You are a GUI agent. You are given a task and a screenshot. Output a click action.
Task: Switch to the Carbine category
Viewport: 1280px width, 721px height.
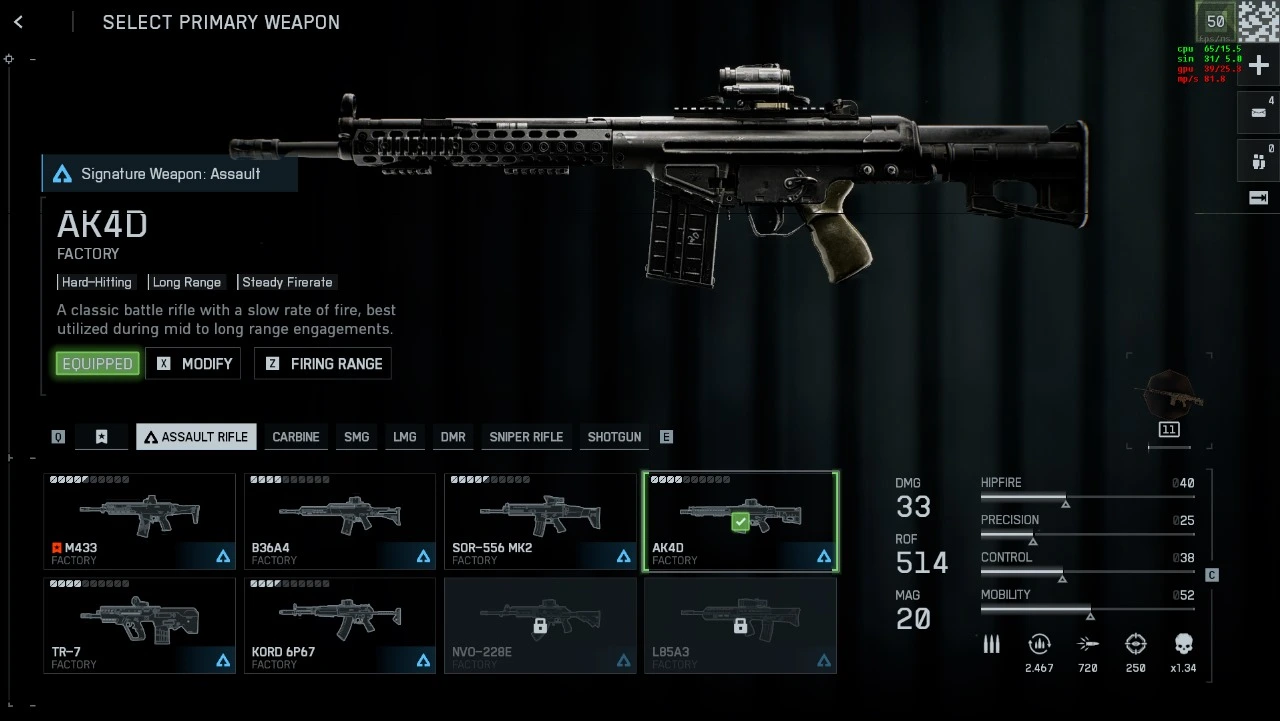coord(296,437)
